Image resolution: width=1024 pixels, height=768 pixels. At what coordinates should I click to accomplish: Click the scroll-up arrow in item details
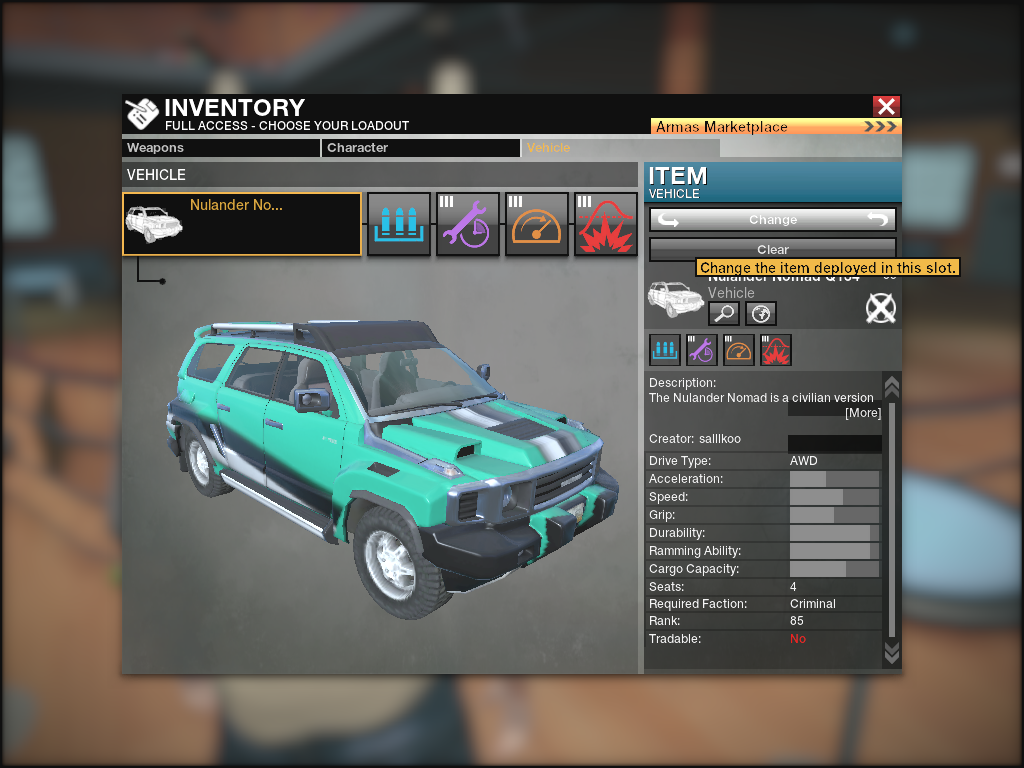892,385
